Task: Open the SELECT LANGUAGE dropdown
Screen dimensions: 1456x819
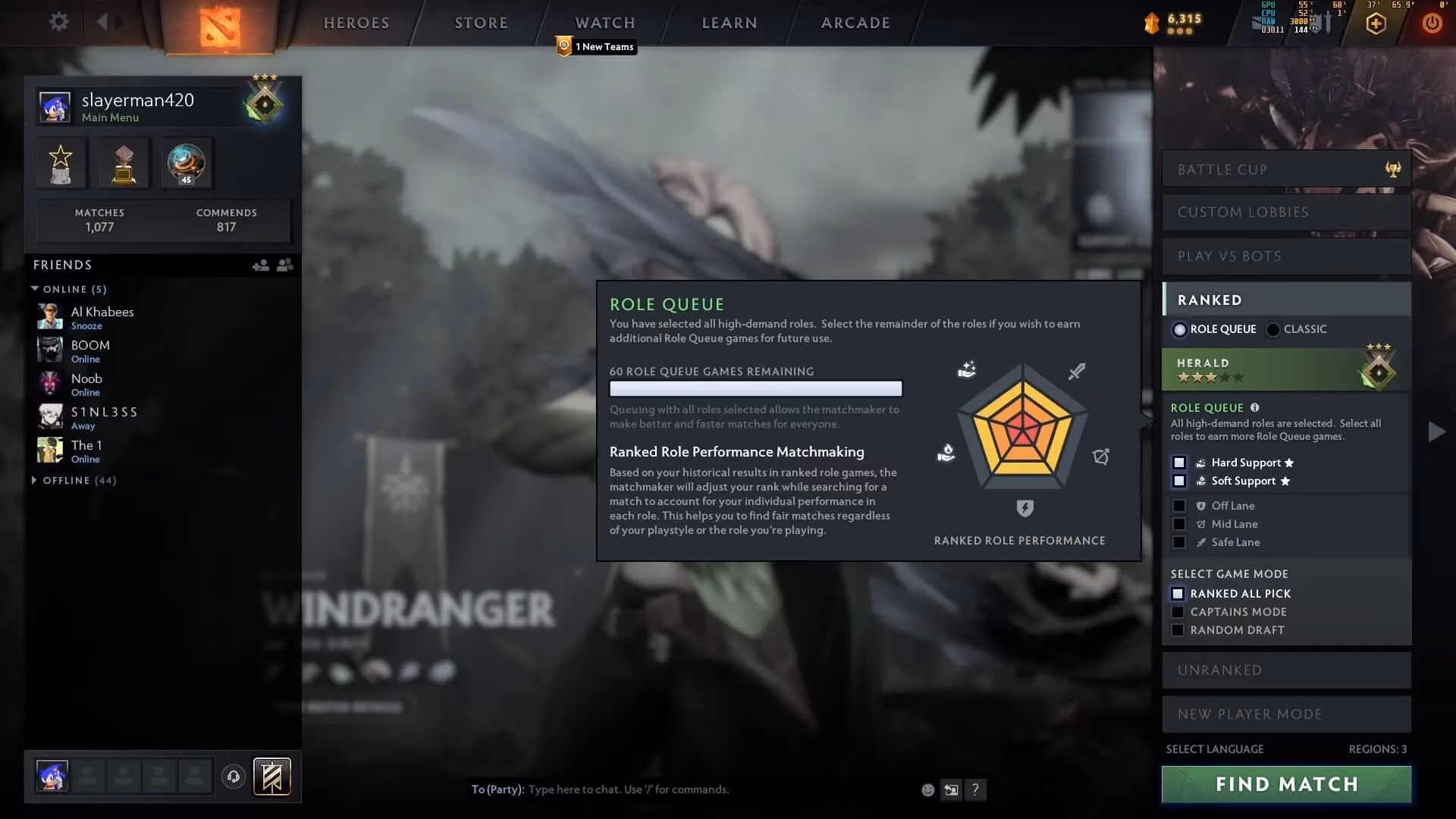Action: tap(1215, 748)
